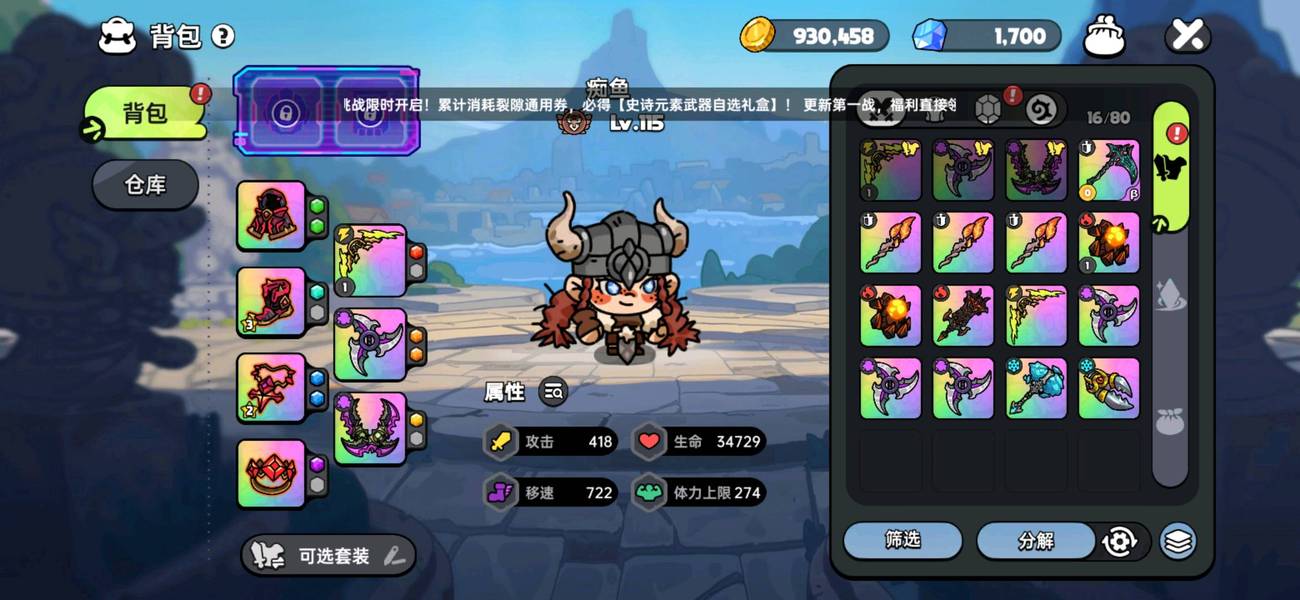This screenshot has width=1300, height=600.
Task: Select the golden ice claw gauntlet item
Action: [1108, 388]
